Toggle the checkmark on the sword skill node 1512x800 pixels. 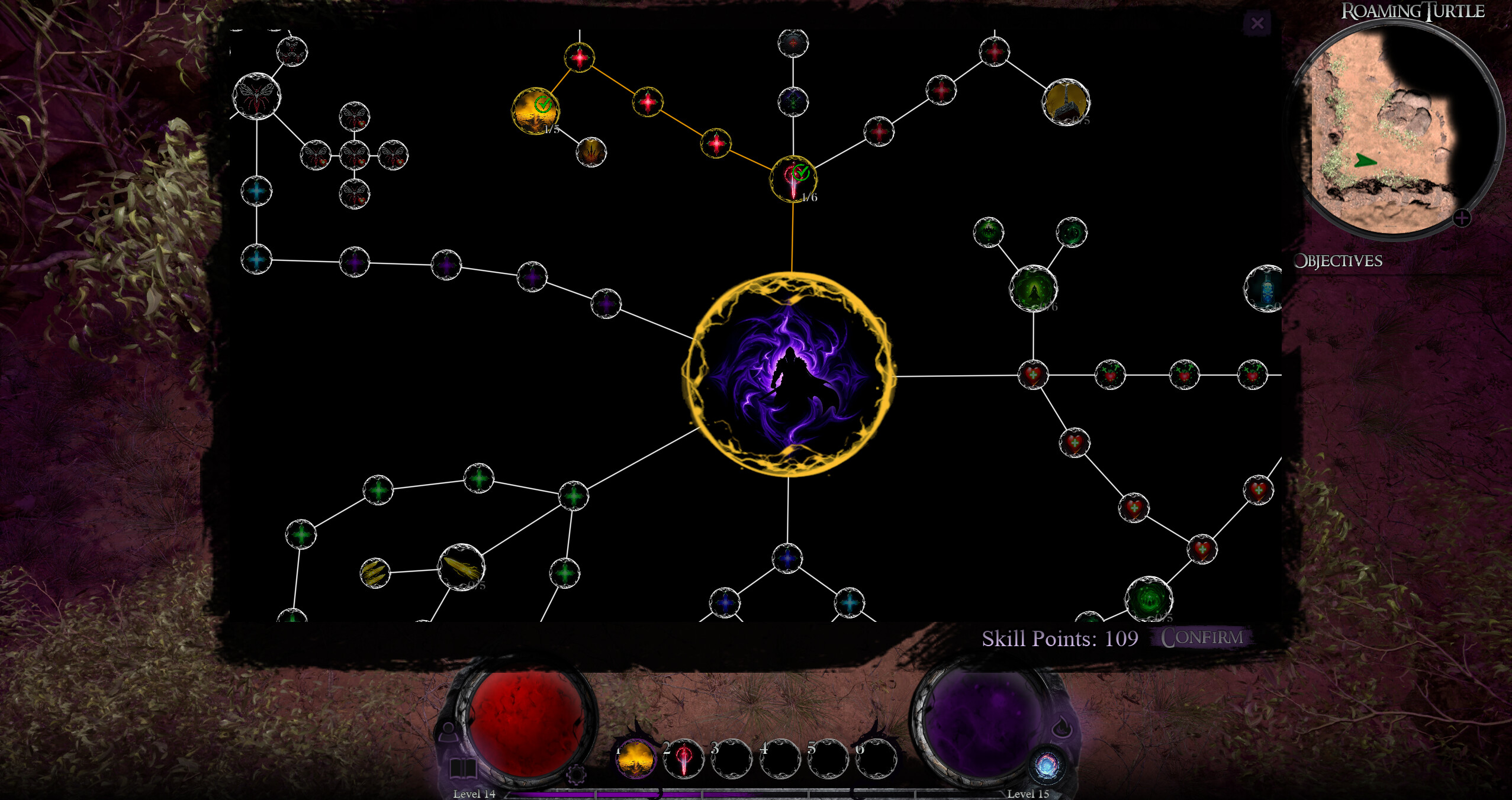coord(802,173)
